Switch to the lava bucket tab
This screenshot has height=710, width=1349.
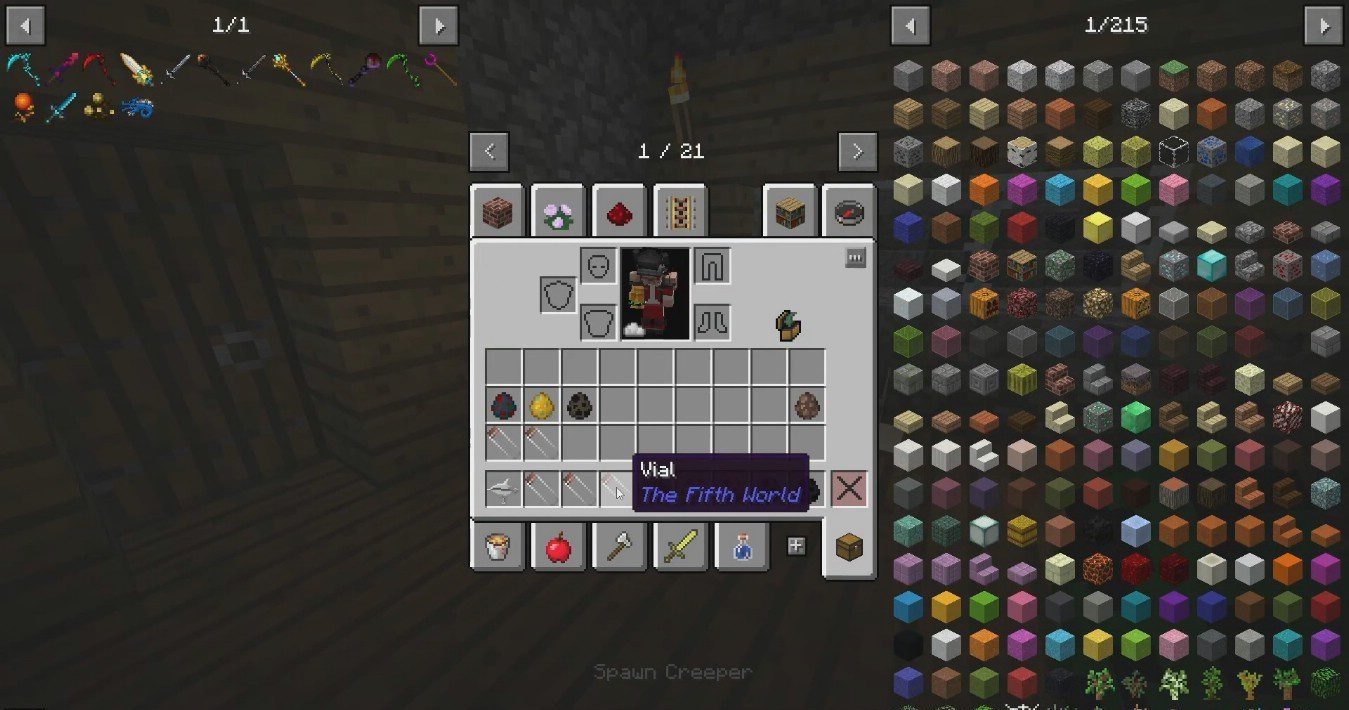click(497, 547)
